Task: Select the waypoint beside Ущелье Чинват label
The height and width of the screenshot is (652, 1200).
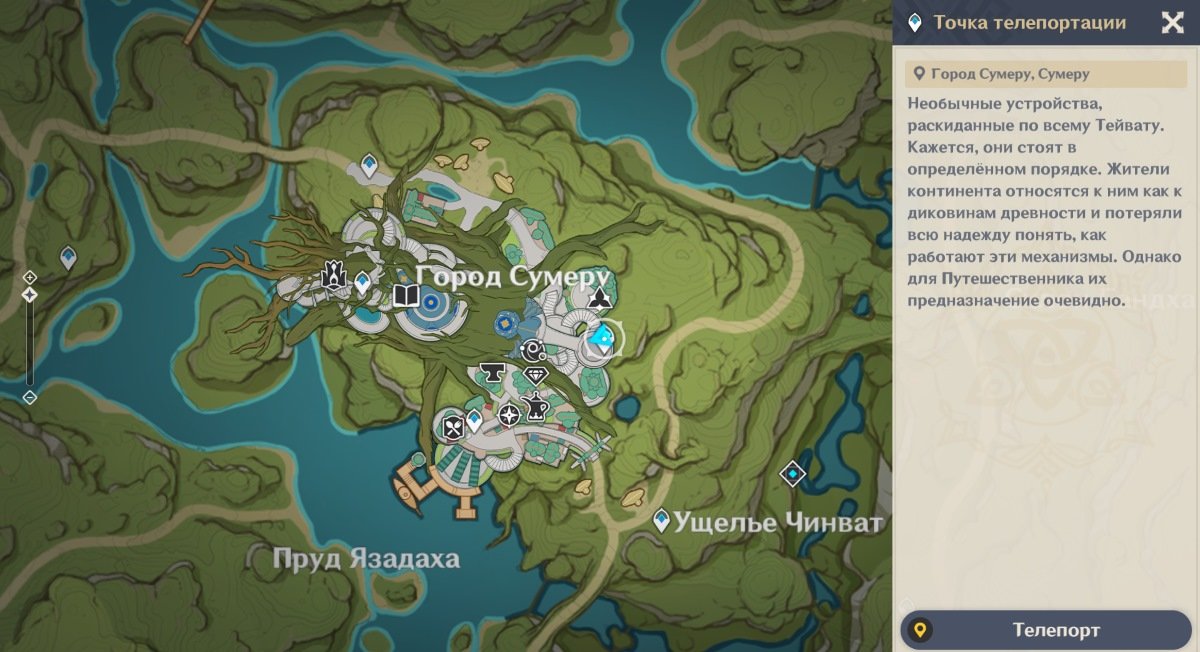Action: point(661,520)
